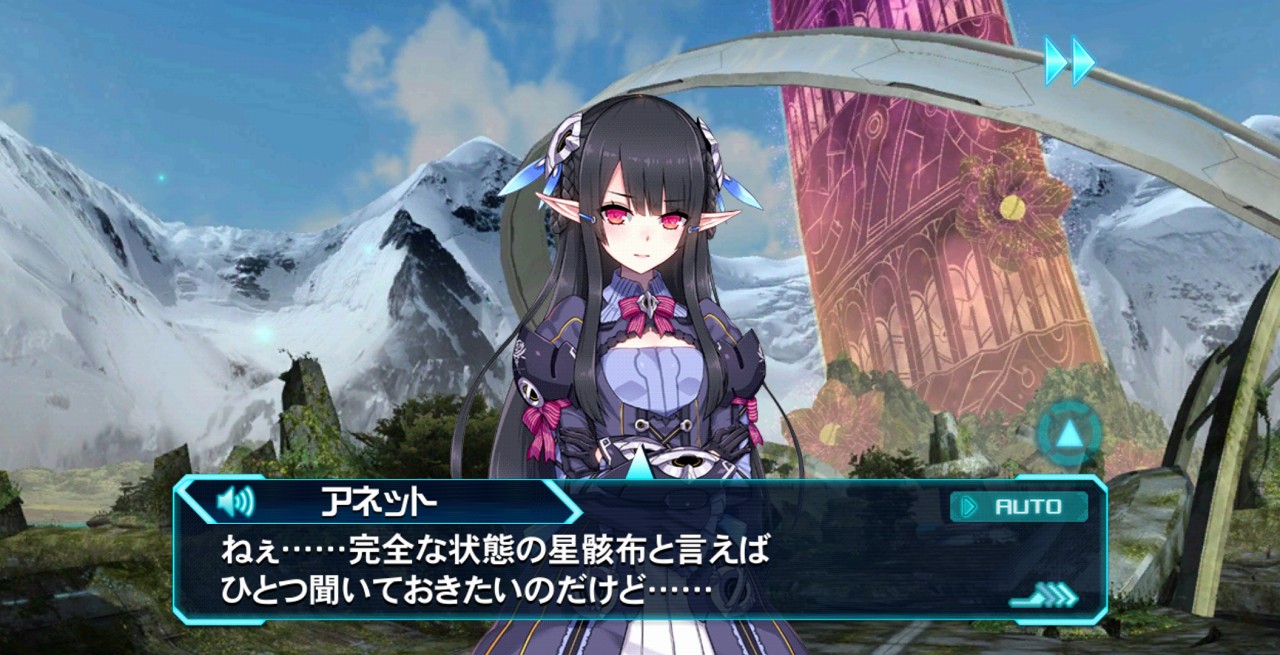Tap the round teal triangle button
This screenshot has height=655, width=1280.
(1068, 435)
